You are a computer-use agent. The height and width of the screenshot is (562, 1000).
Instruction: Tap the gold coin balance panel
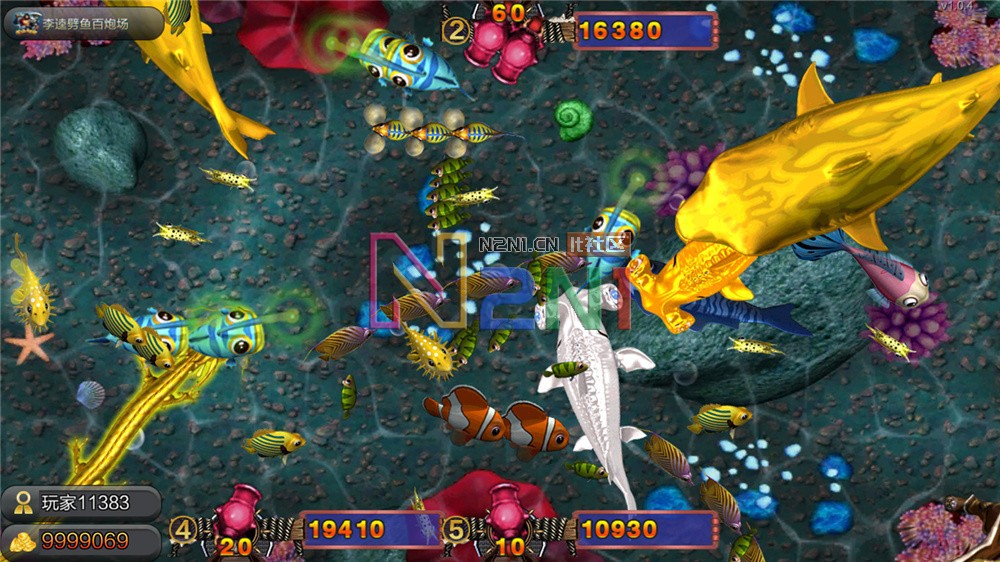click(x=80, y=541)
